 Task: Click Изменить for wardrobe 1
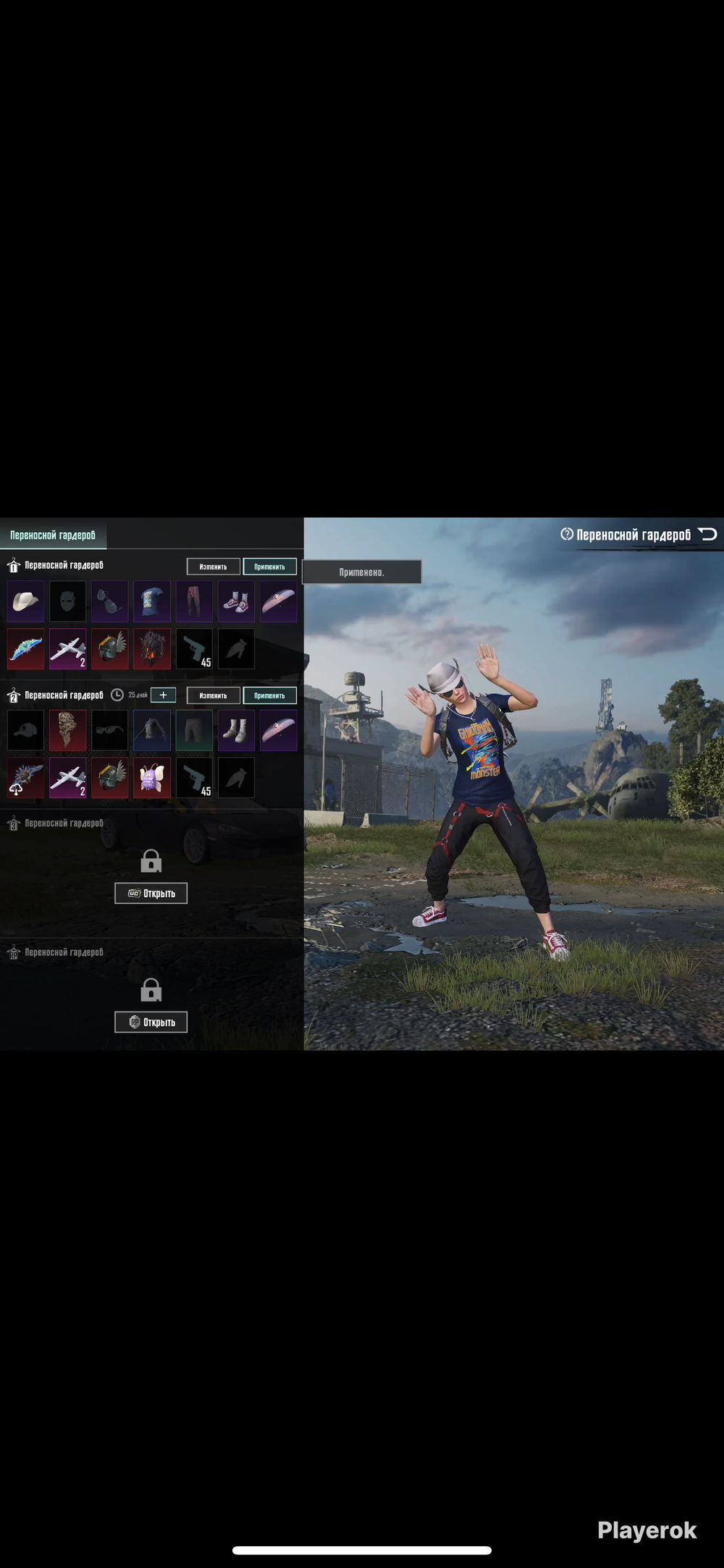pos(213,567)
